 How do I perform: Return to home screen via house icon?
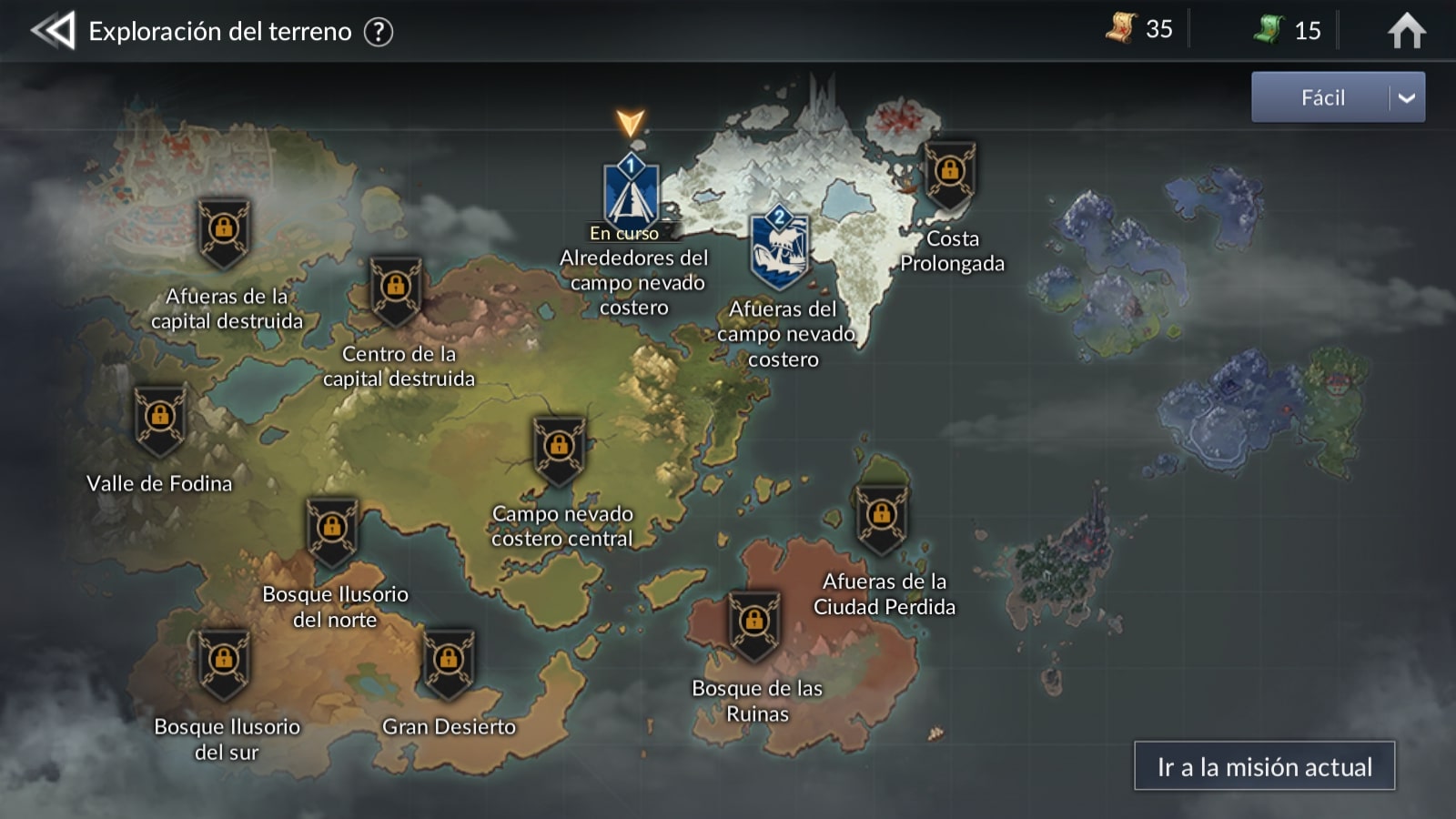(x=1406, y=31)
